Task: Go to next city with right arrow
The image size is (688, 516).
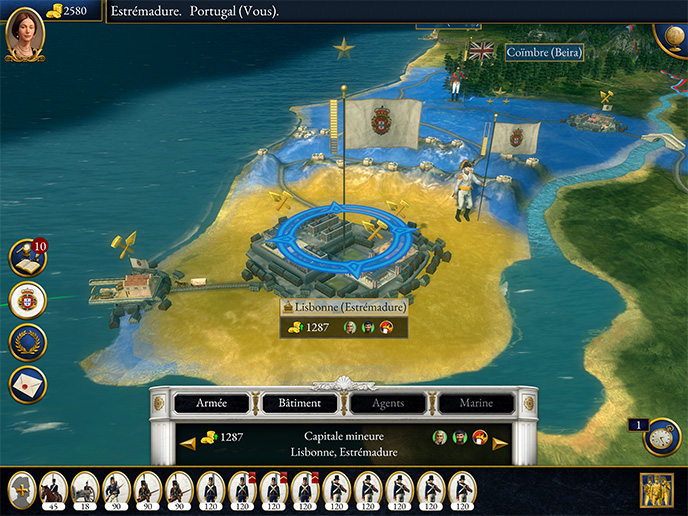Action: click(x=500, y=443)
